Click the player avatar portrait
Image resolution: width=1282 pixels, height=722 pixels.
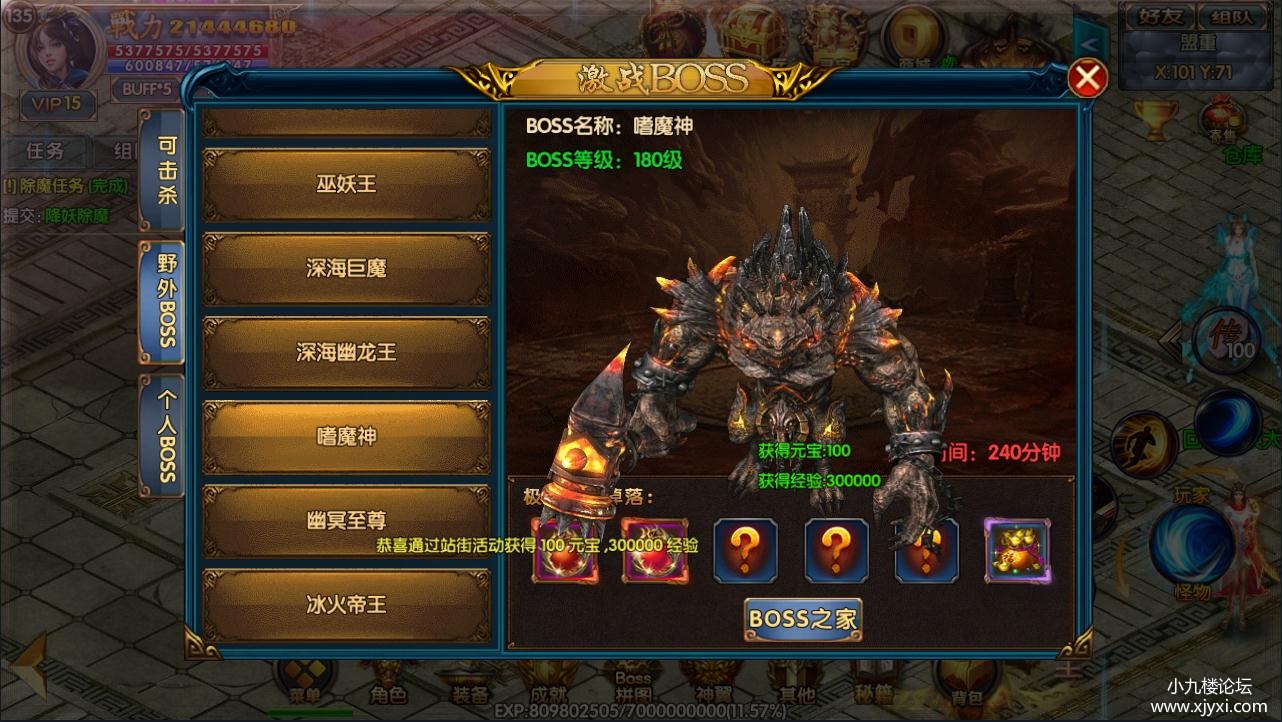click(x=58, y=50)
